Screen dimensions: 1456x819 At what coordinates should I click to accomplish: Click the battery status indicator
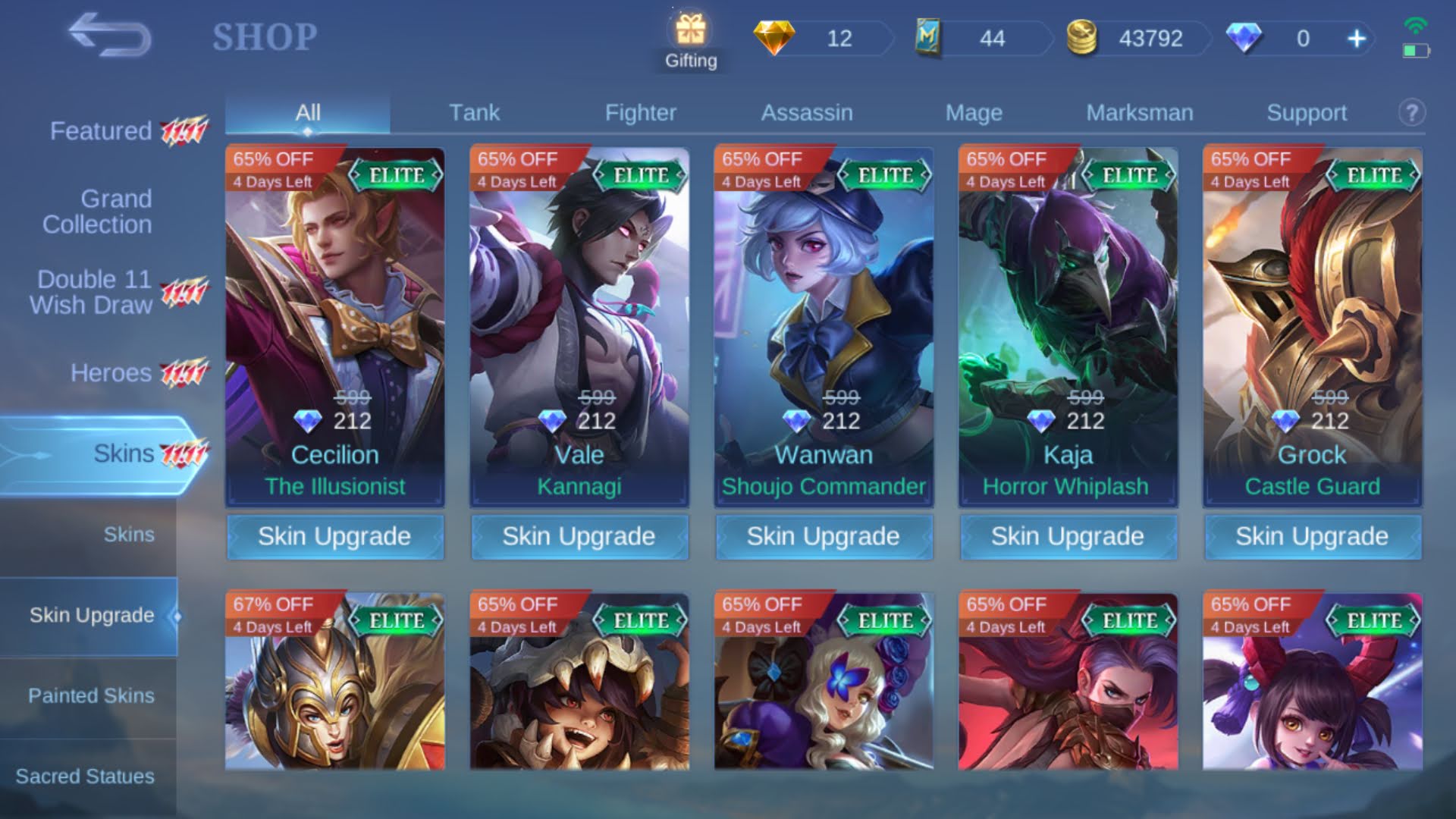pyautogui.click(x=1418, y=52)
